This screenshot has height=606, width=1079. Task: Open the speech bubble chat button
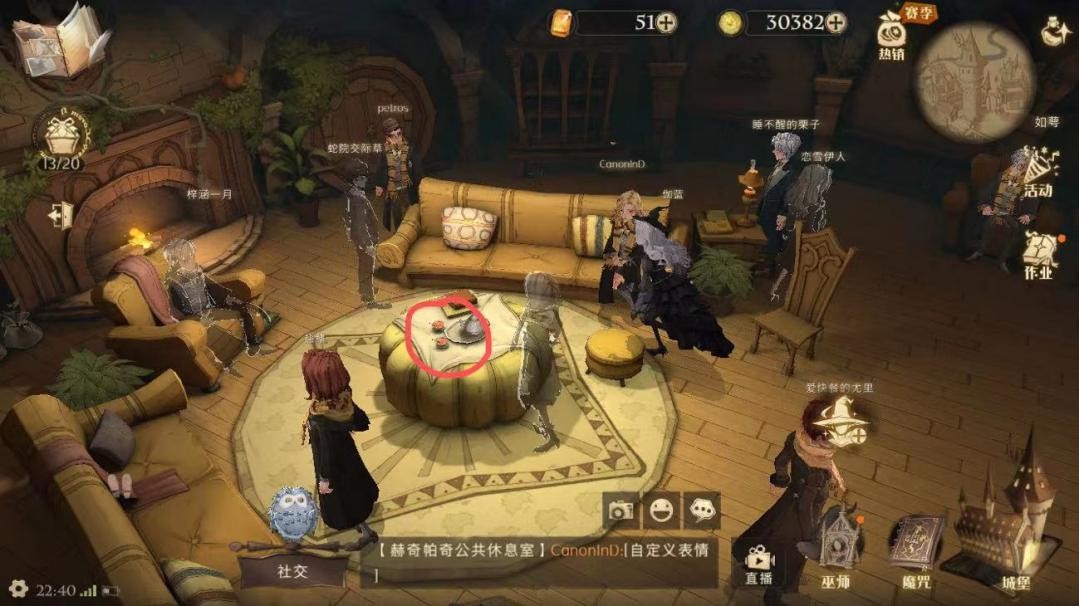[702, 511]
